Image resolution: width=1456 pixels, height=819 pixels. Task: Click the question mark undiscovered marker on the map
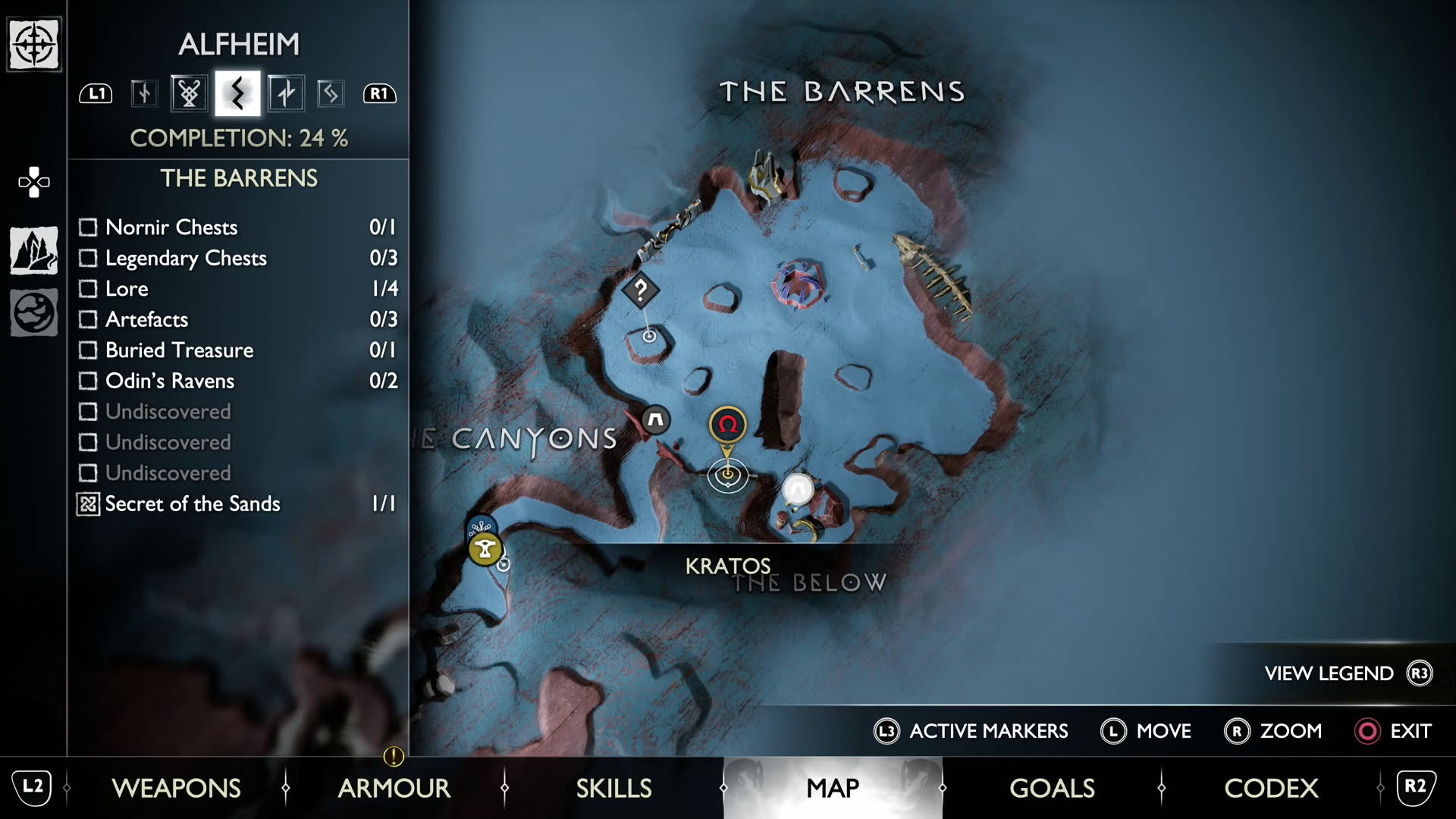pos(641,288)
